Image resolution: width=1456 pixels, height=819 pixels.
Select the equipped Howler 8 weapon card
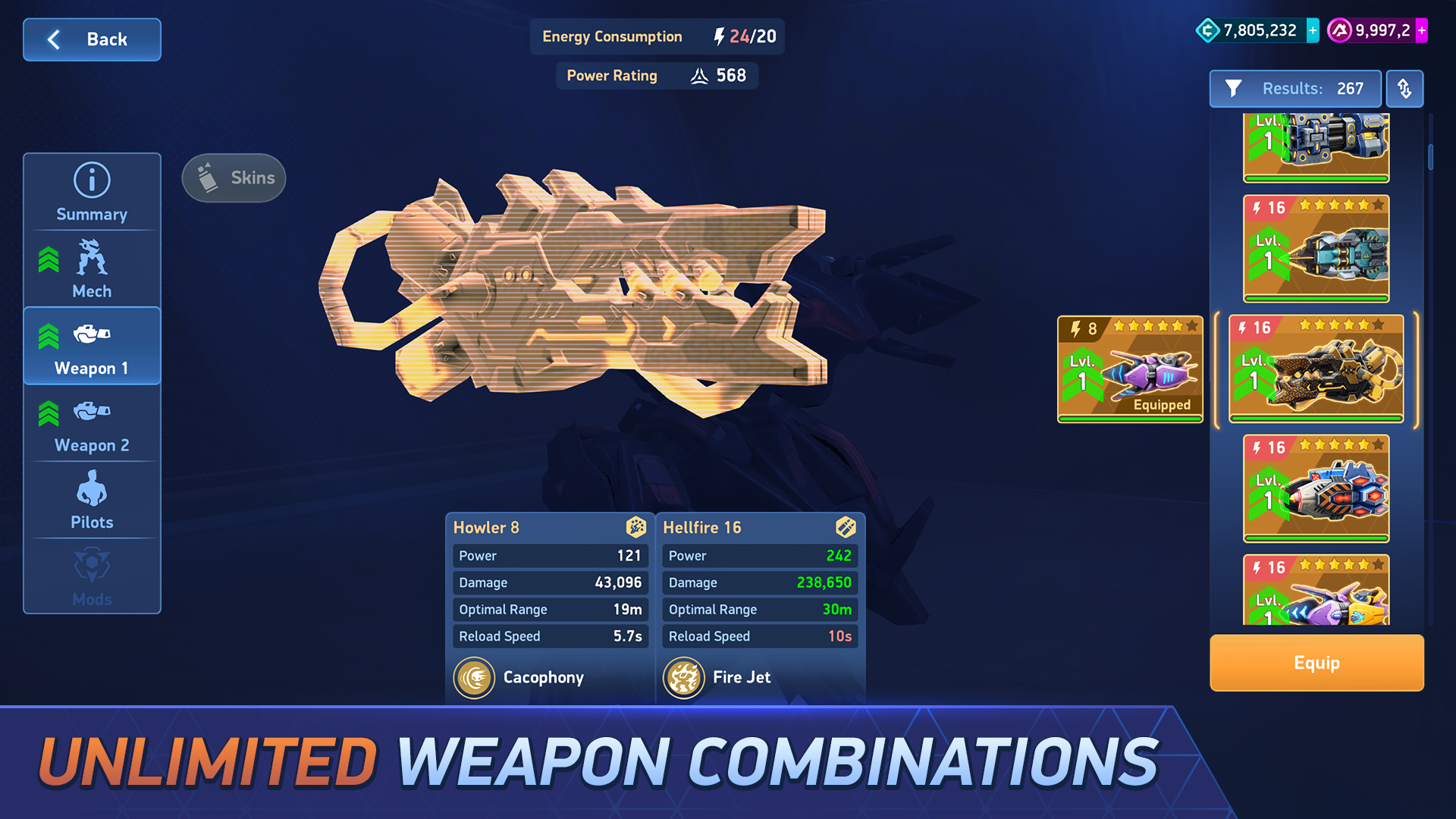1129,369
